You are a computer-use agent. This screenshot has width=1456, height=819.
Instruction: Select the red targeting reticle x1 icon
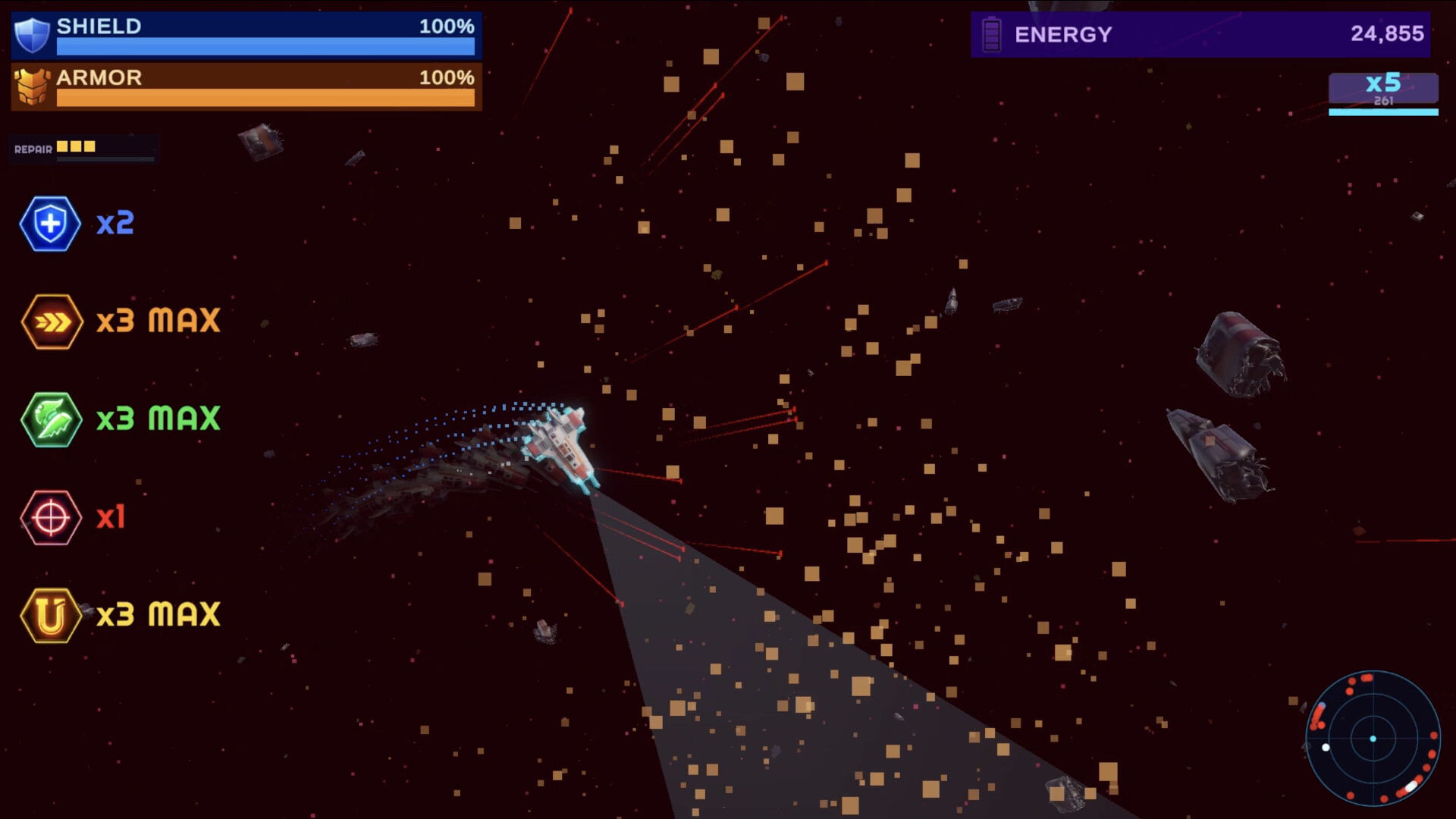pos(50,517)
